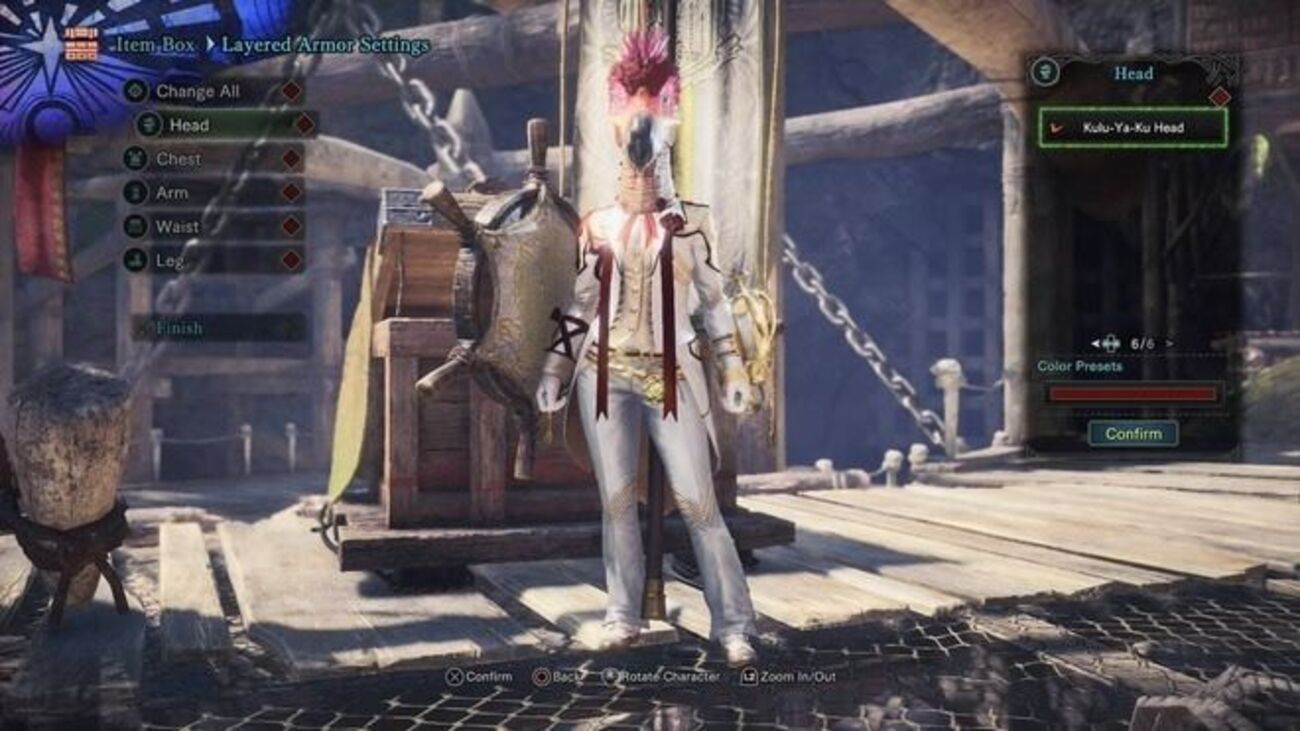Select the Layered Armor Settings breadcrumb
This screenshot has height=731, width=1300.
click(x=325, y=45)
